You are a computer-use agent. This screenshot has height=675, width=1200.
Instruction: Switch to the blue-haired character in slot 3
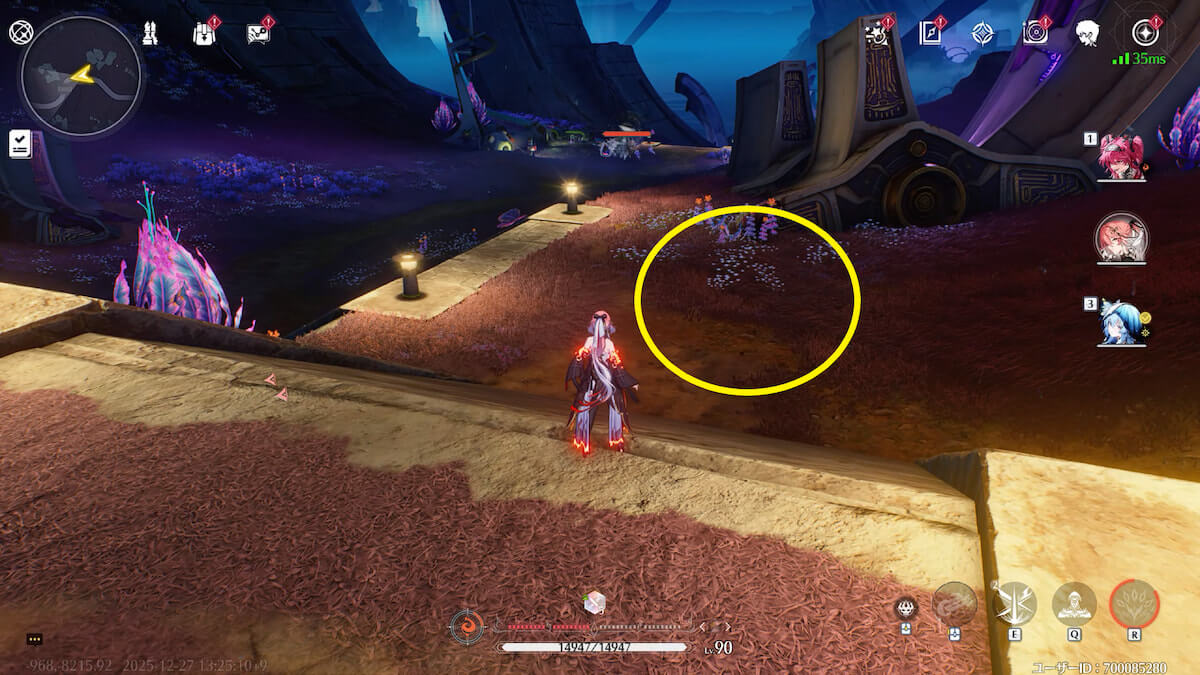[x=1121, y=323]
